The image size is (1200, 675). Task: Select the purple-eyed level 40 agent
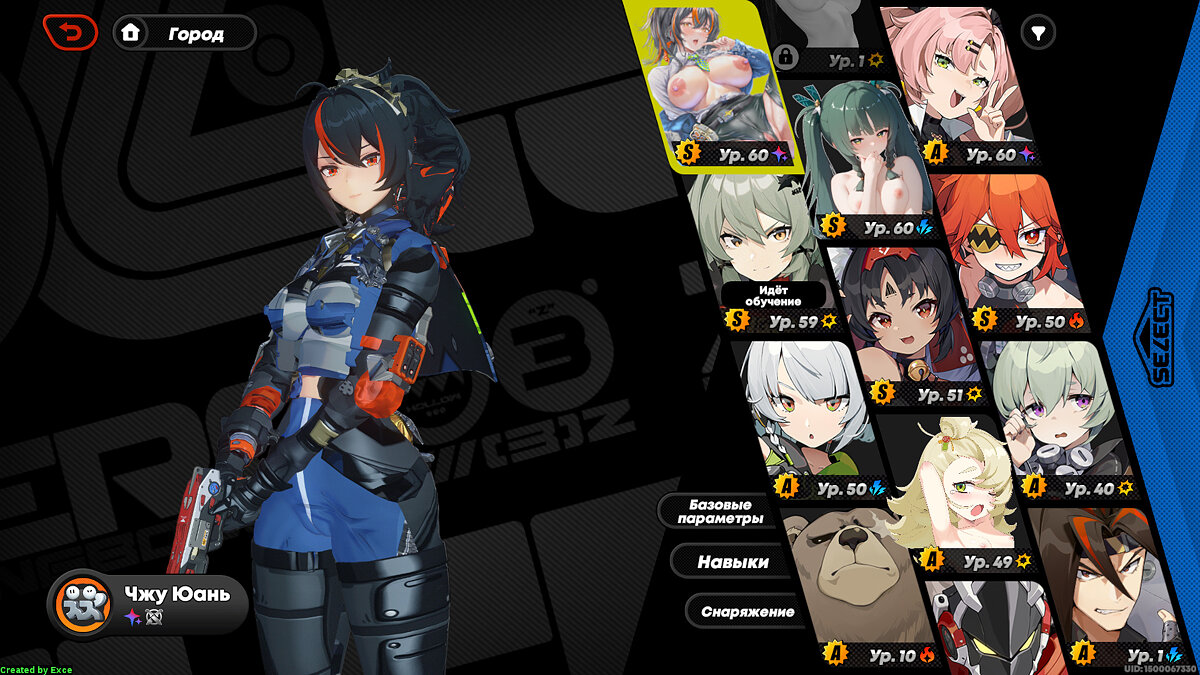point(1055,410)
